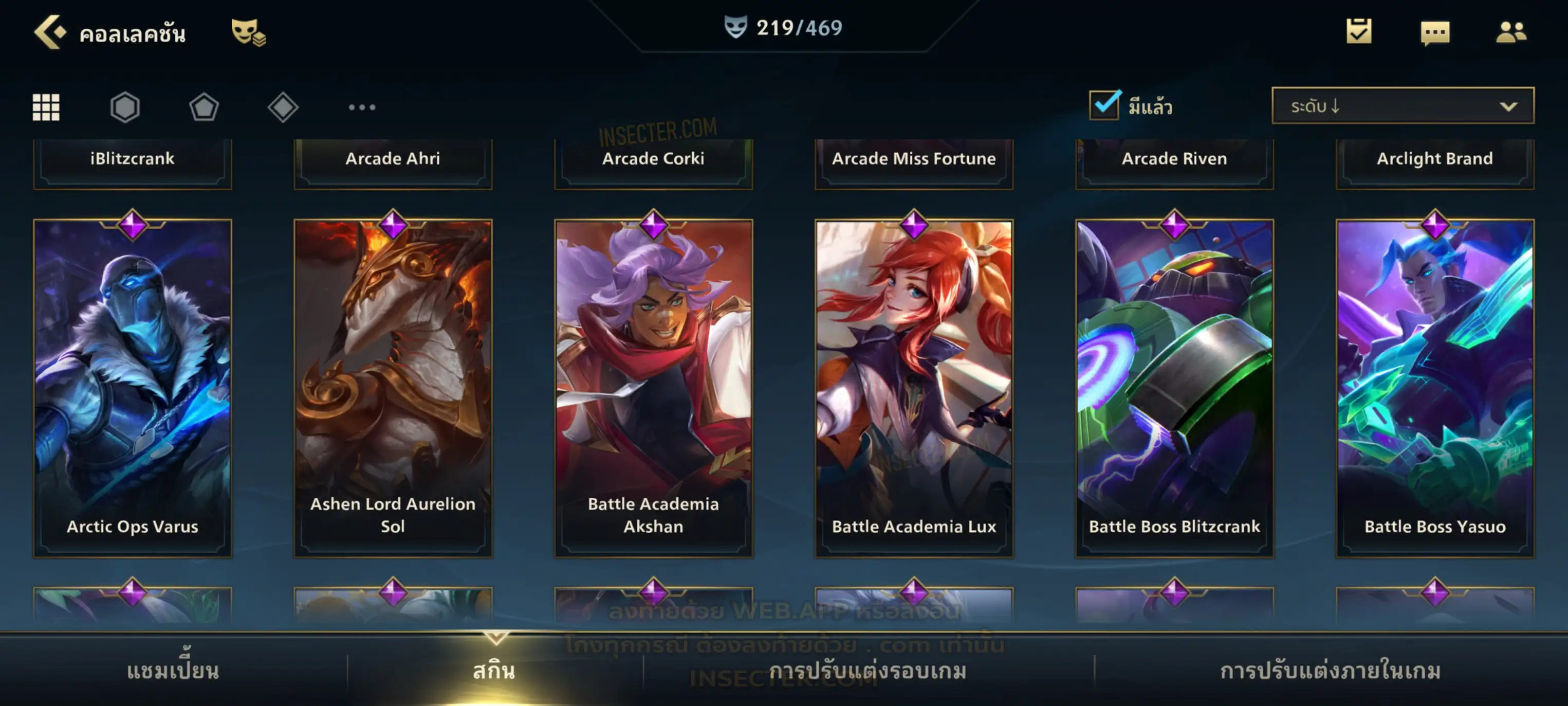Open more filters via three dots
The height and width of the screenshot is (706, 1568).
(362, 107)
